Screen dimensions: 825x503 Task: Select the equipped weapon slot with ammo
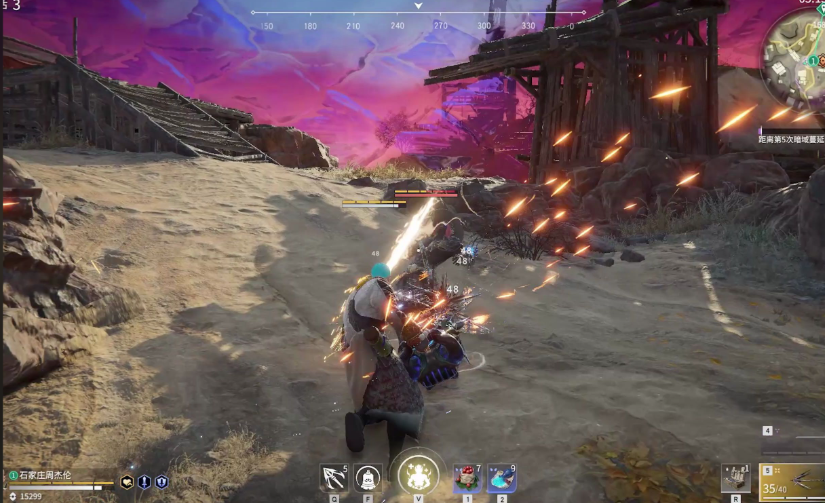pyautogui.click(x=792, y=481)
